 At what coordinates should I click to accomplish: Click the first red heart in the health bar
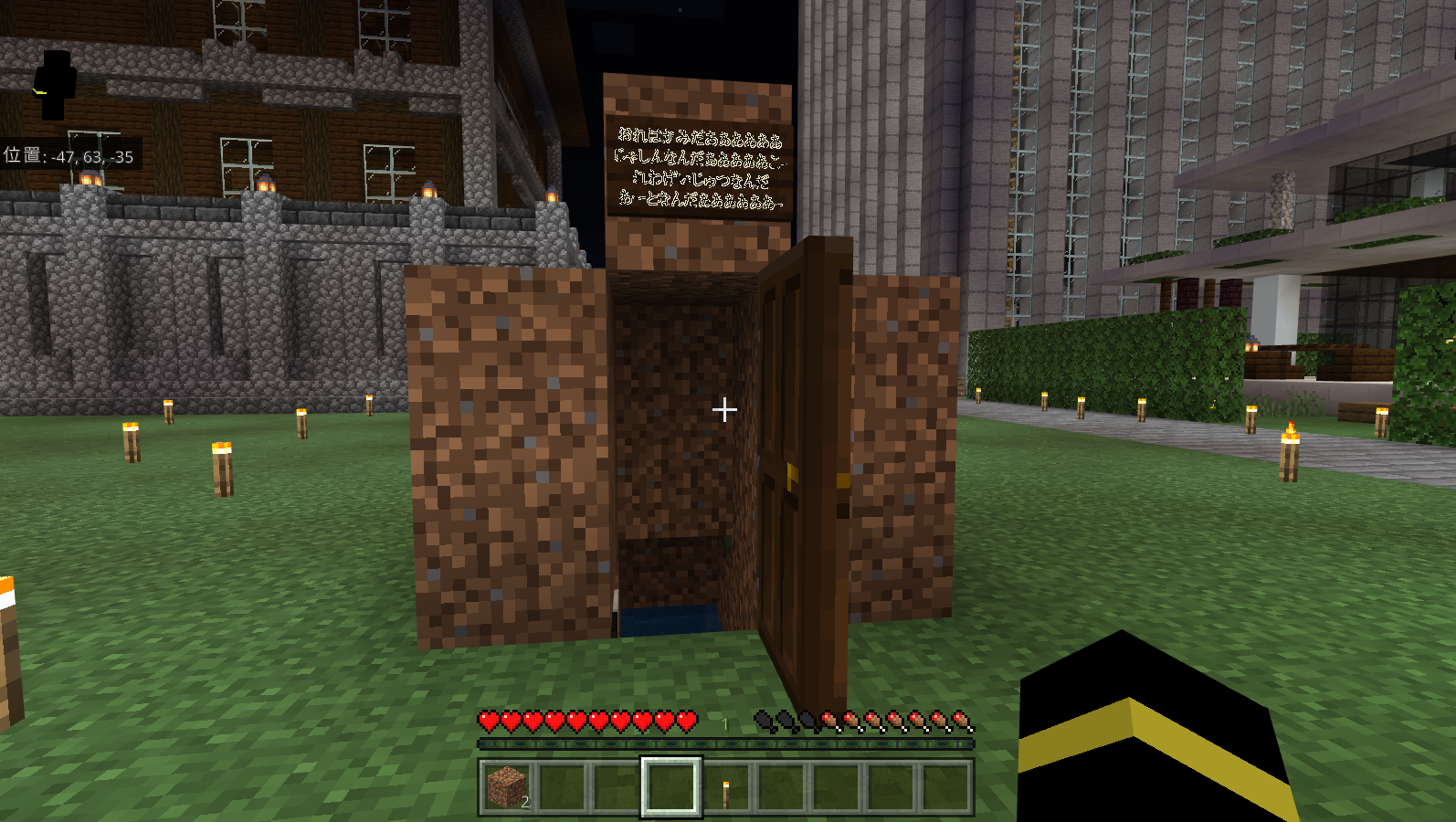click(x=488, y=722)
